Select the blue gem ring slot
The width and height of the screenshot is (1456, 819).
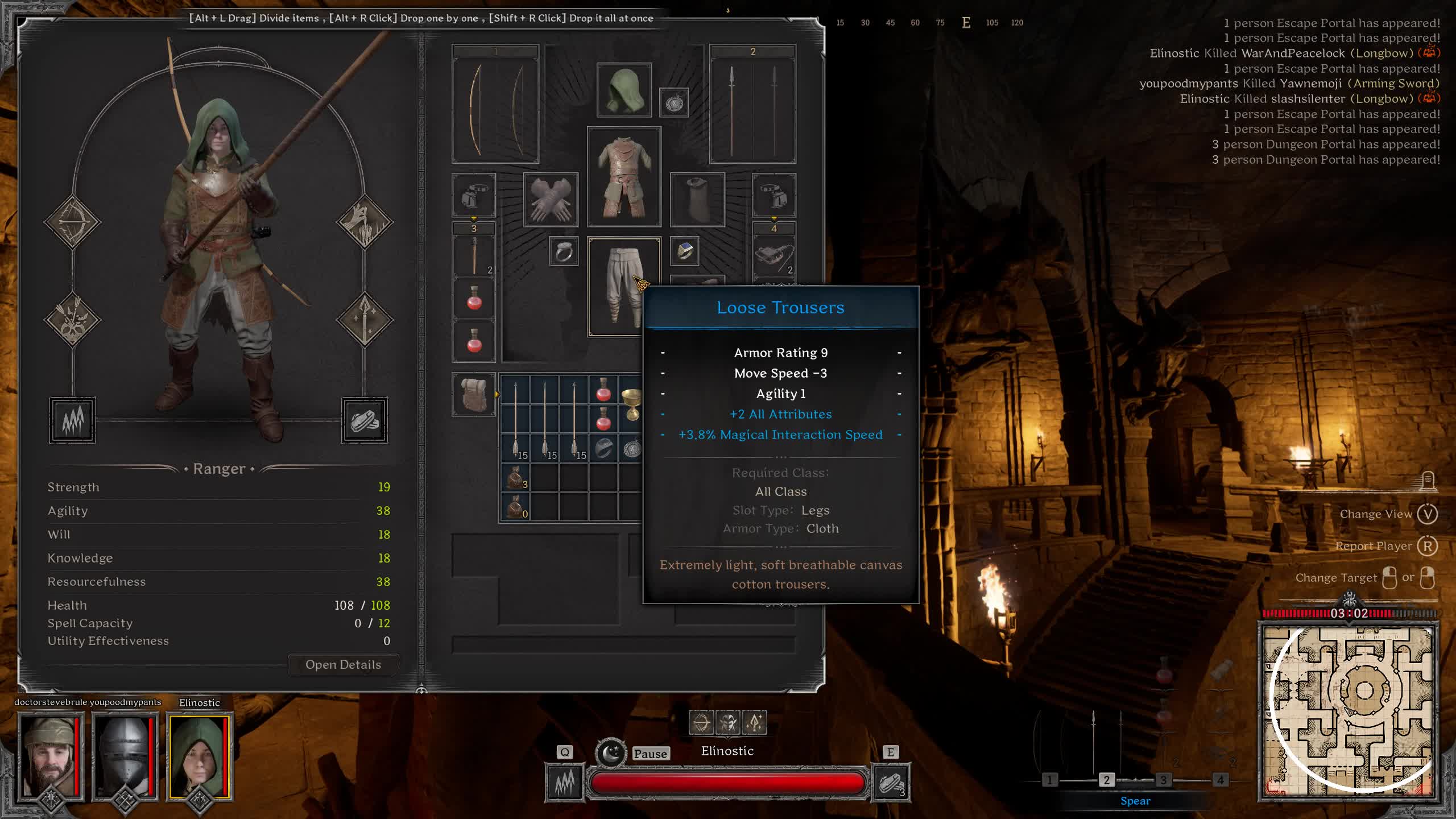(x=684, y=251)
